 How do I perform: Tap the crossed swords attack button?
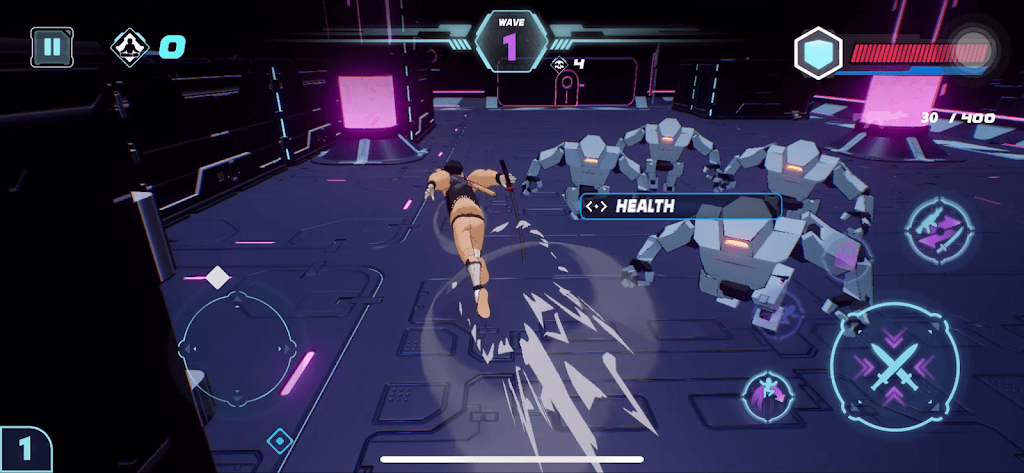pos(893,364)
